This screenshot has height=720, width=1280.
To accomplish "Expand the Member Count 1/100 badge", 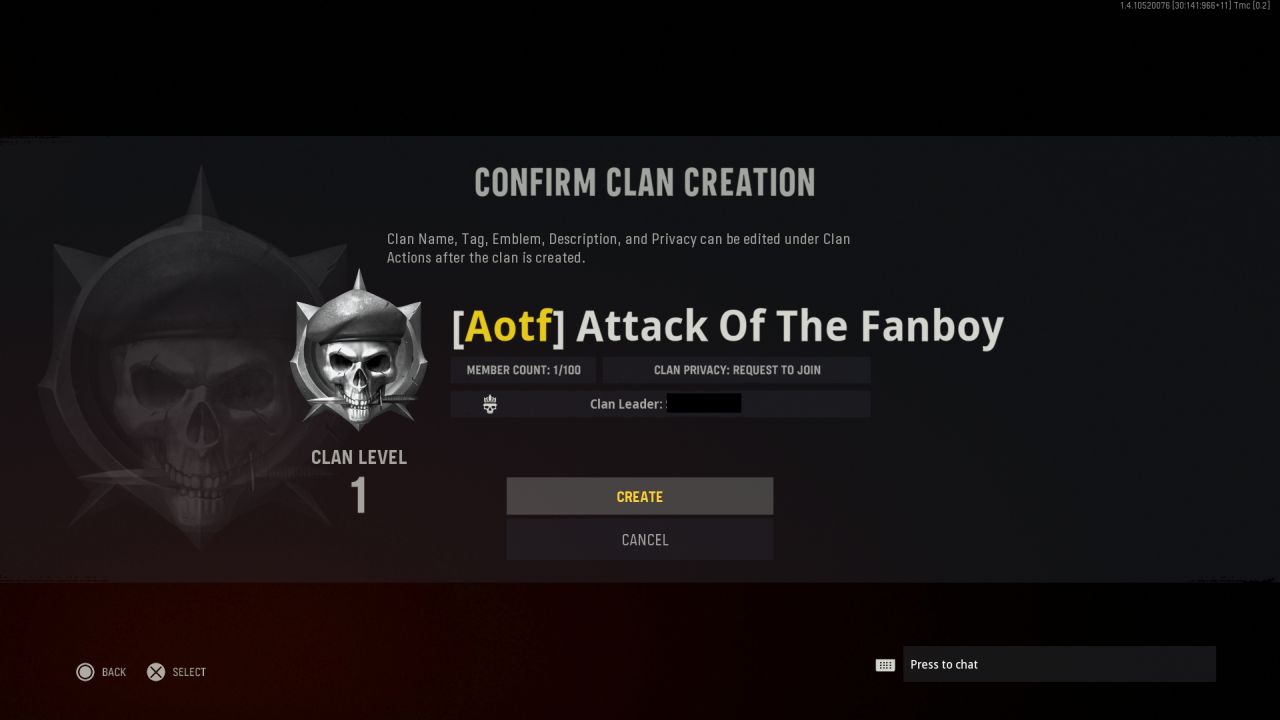I will 523,369.
